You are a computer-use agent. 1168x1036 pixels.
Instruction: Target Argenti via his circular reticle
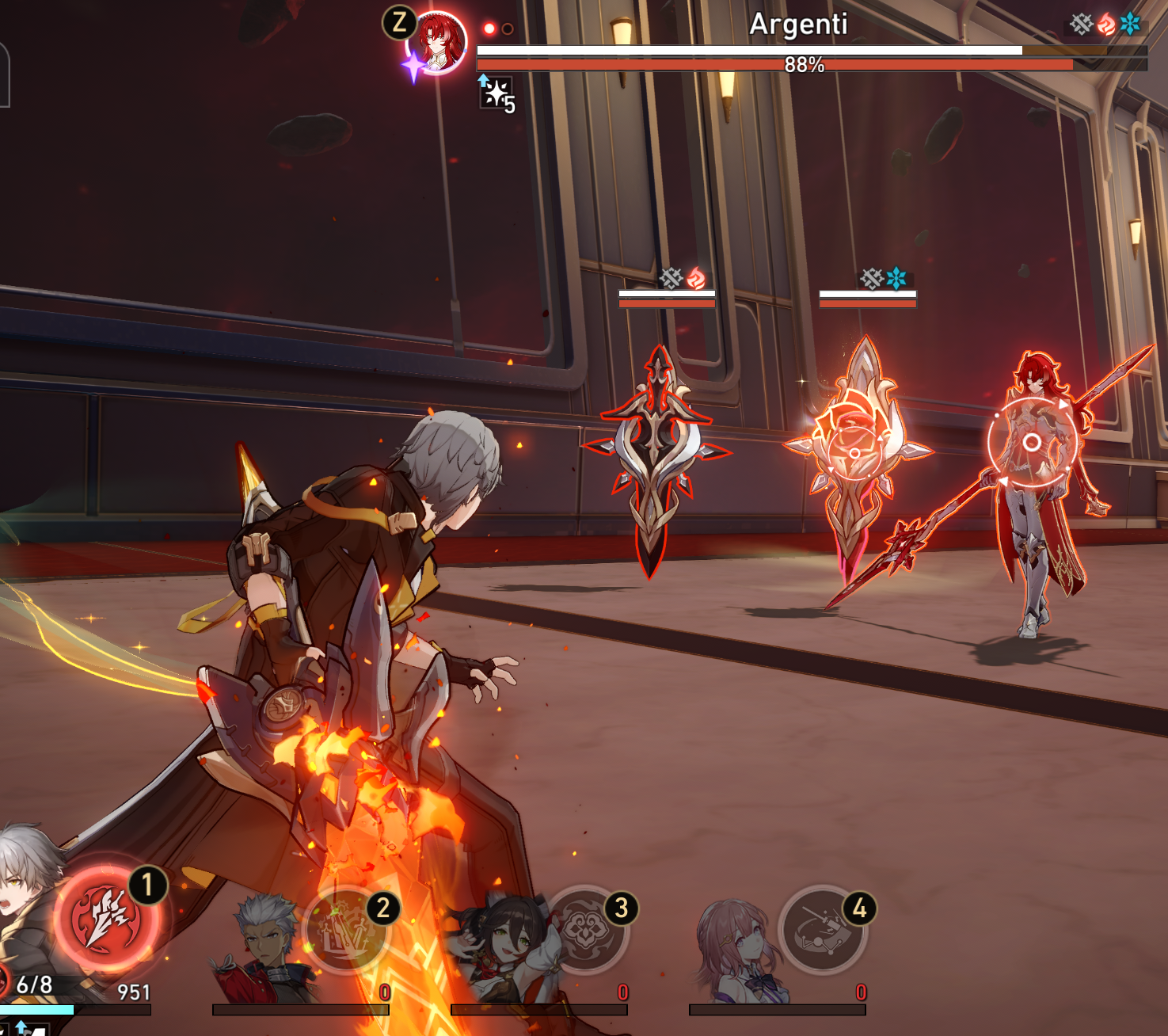pos(1031,442)
